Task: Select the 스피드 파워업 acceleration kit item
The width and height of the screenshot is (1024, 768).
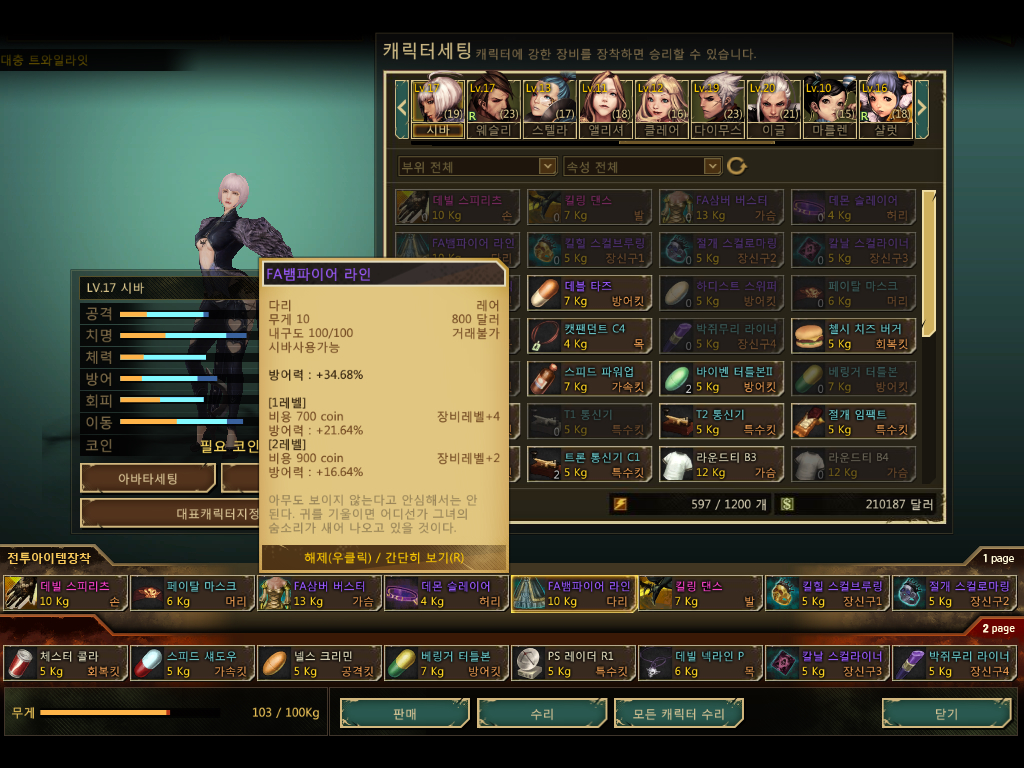Action: pos(589,378)
